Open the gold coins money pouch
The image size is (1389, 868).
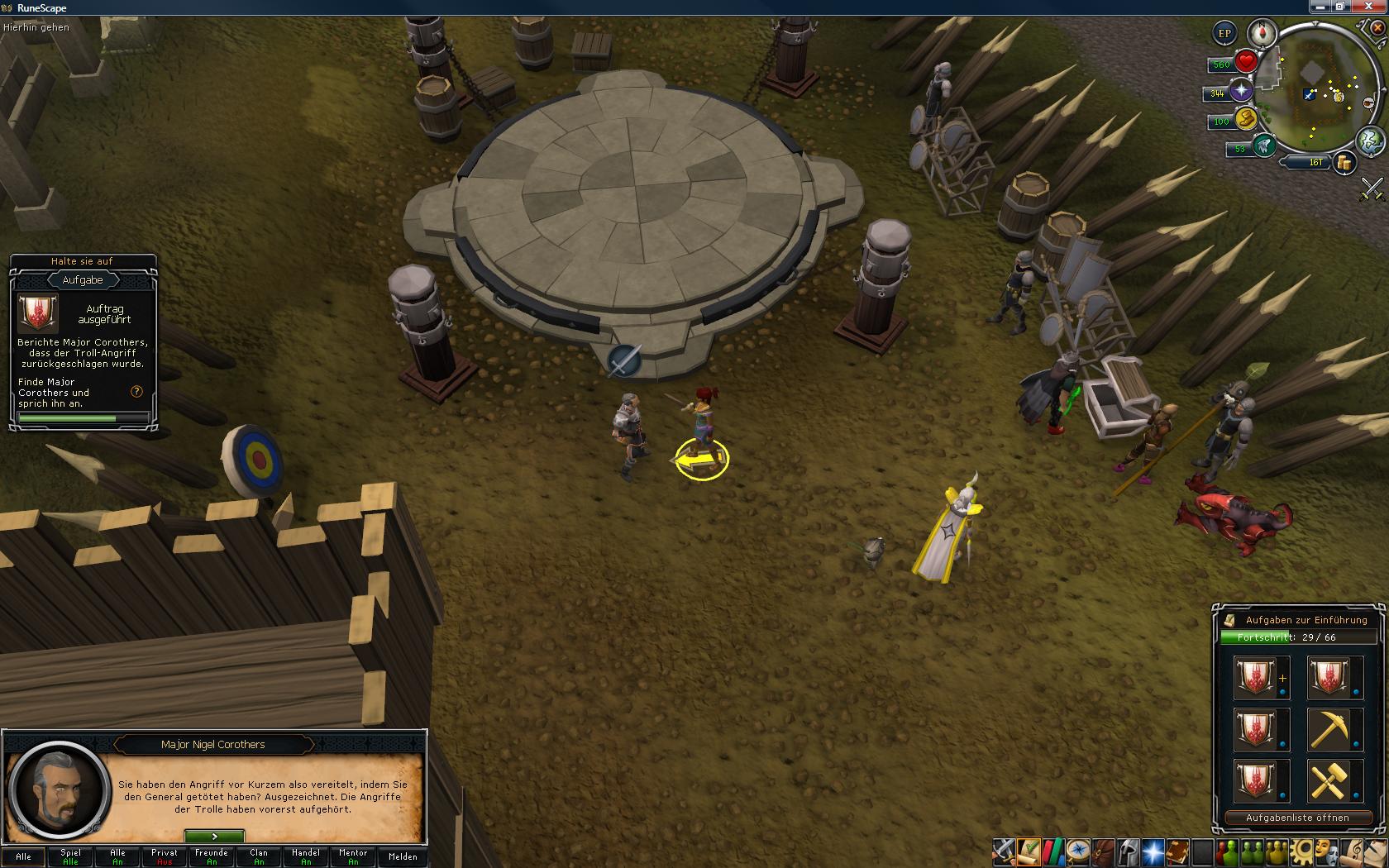[x=1344, y=163]
